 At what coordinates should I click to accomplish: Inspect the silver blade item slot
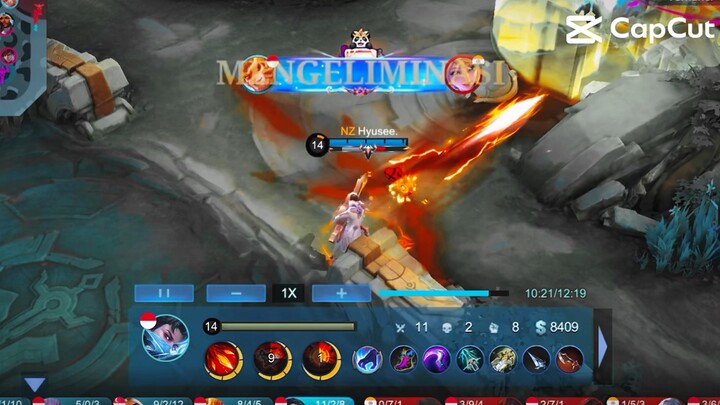coord(536,360)
